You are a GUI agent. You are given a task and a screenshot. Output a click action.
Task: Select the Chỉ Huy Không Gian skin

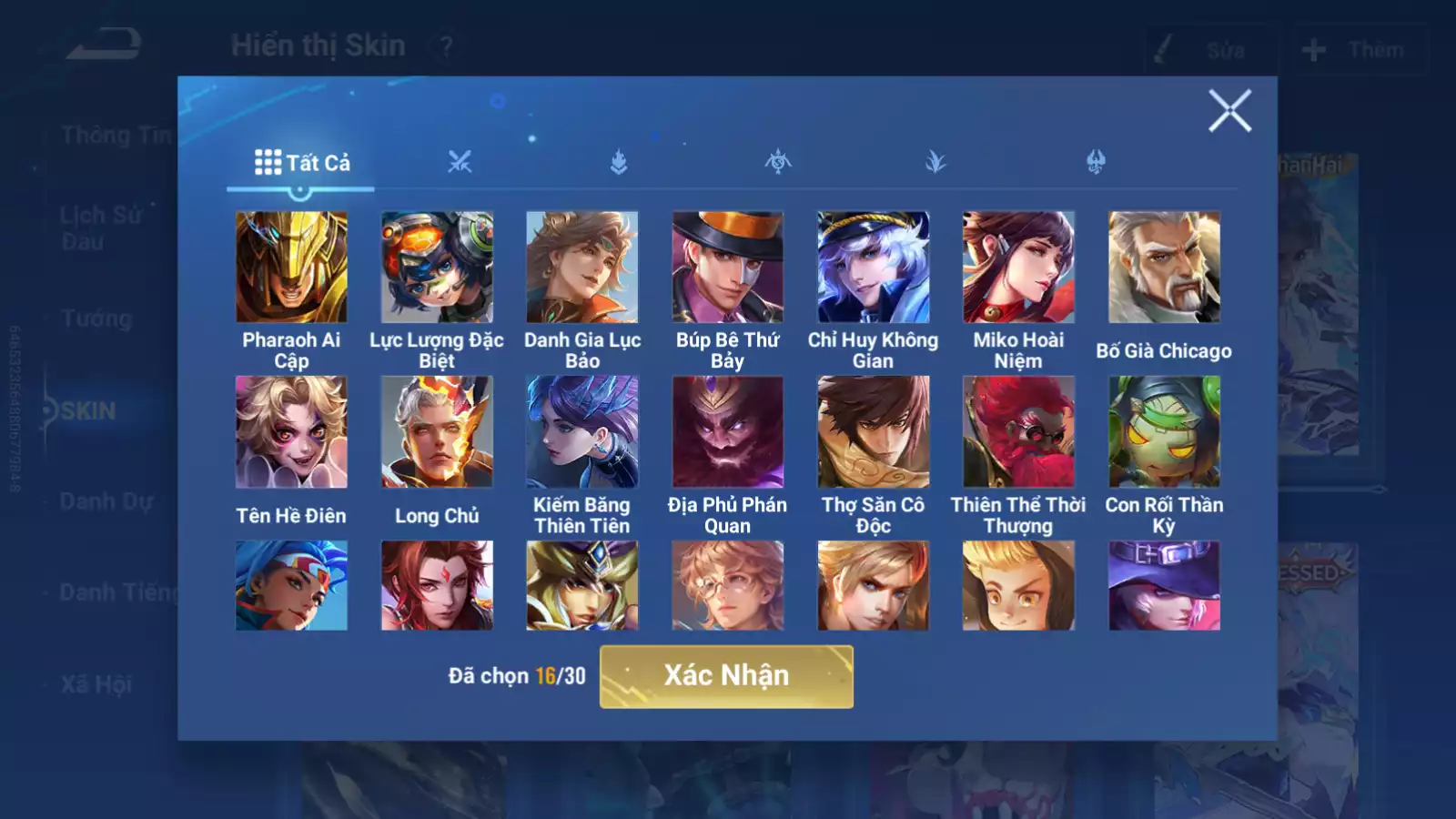coord(873,268)
